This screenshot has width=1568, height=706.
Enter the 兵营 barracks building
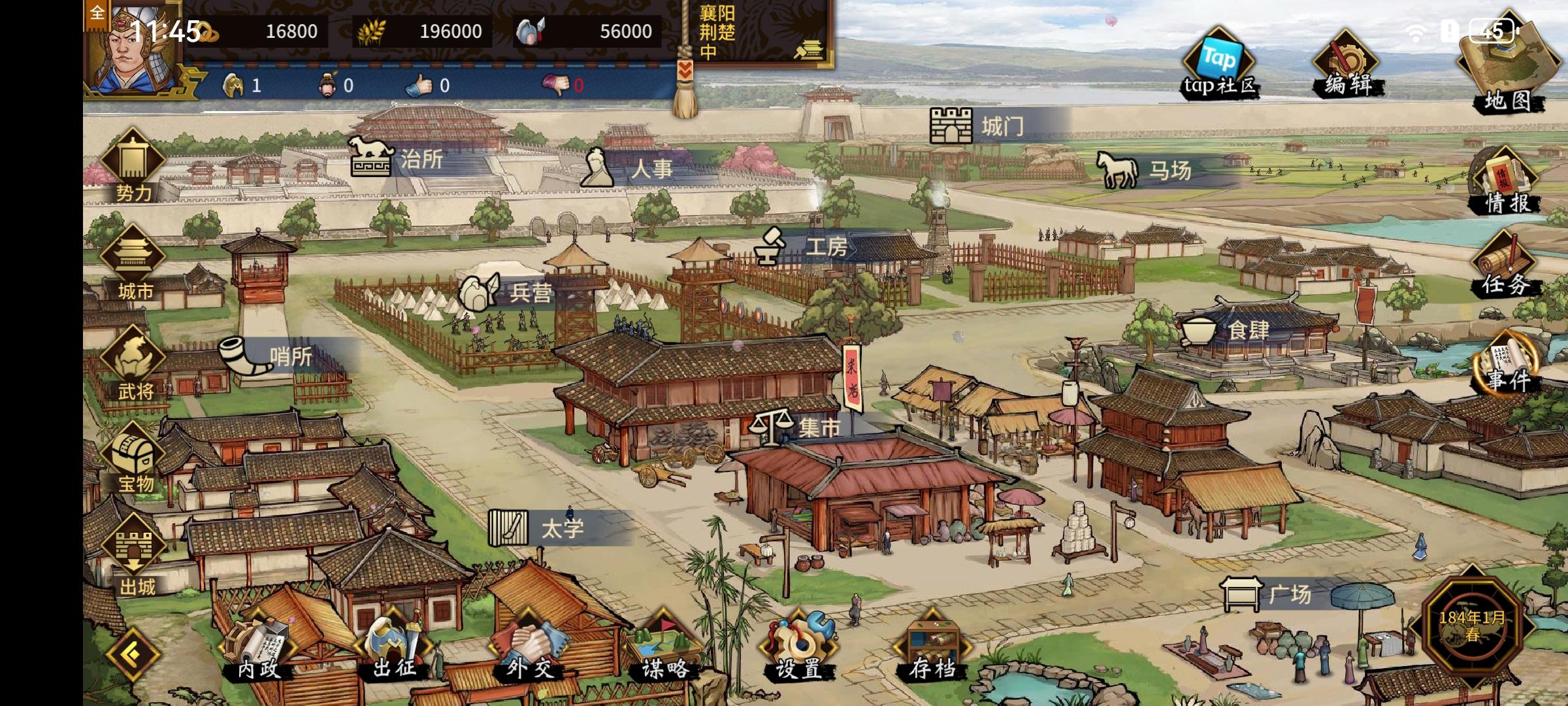[x=506, y=292]
